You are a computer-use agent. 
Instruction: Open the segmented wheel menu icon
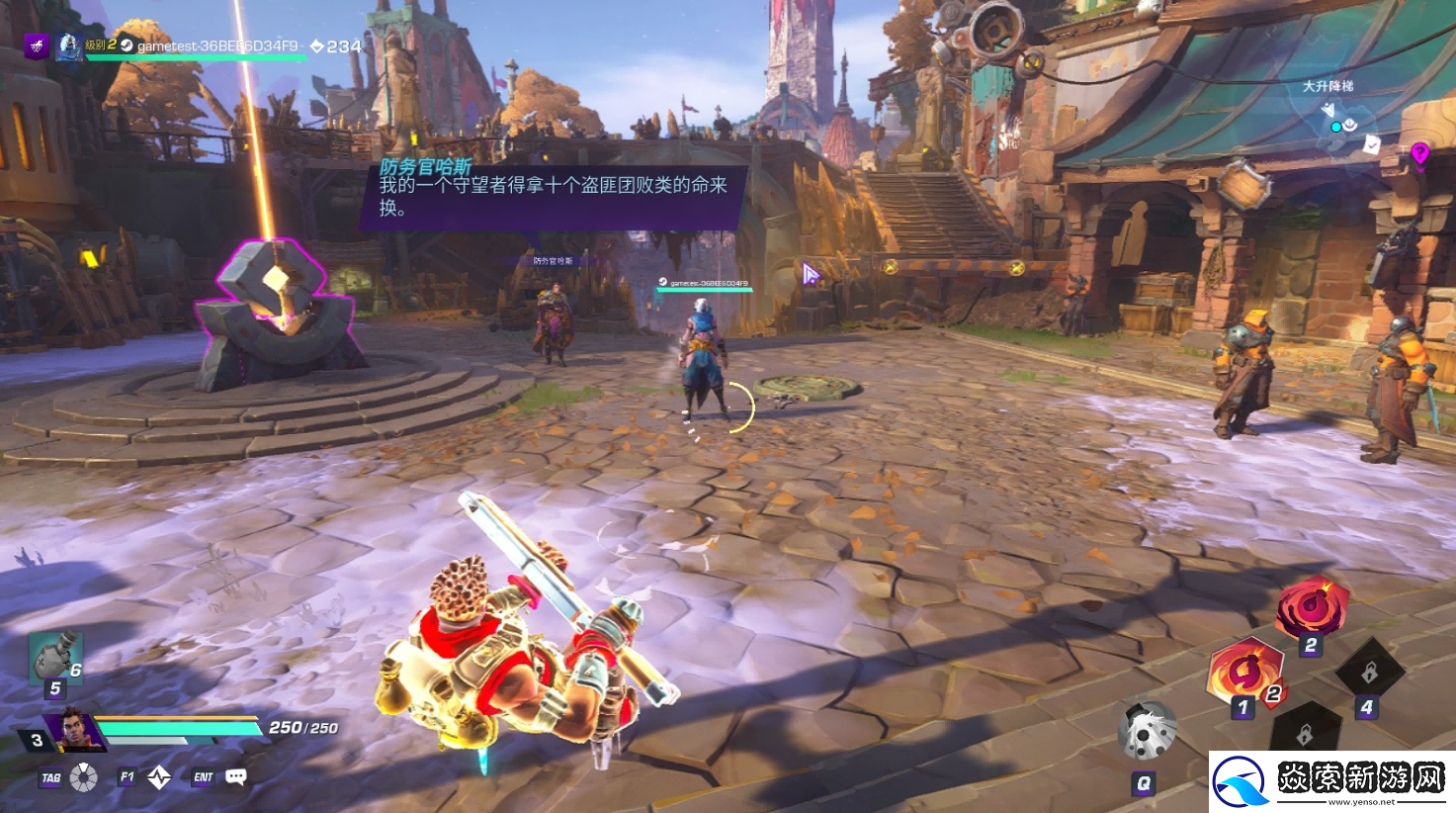click(x=84, y=777)
